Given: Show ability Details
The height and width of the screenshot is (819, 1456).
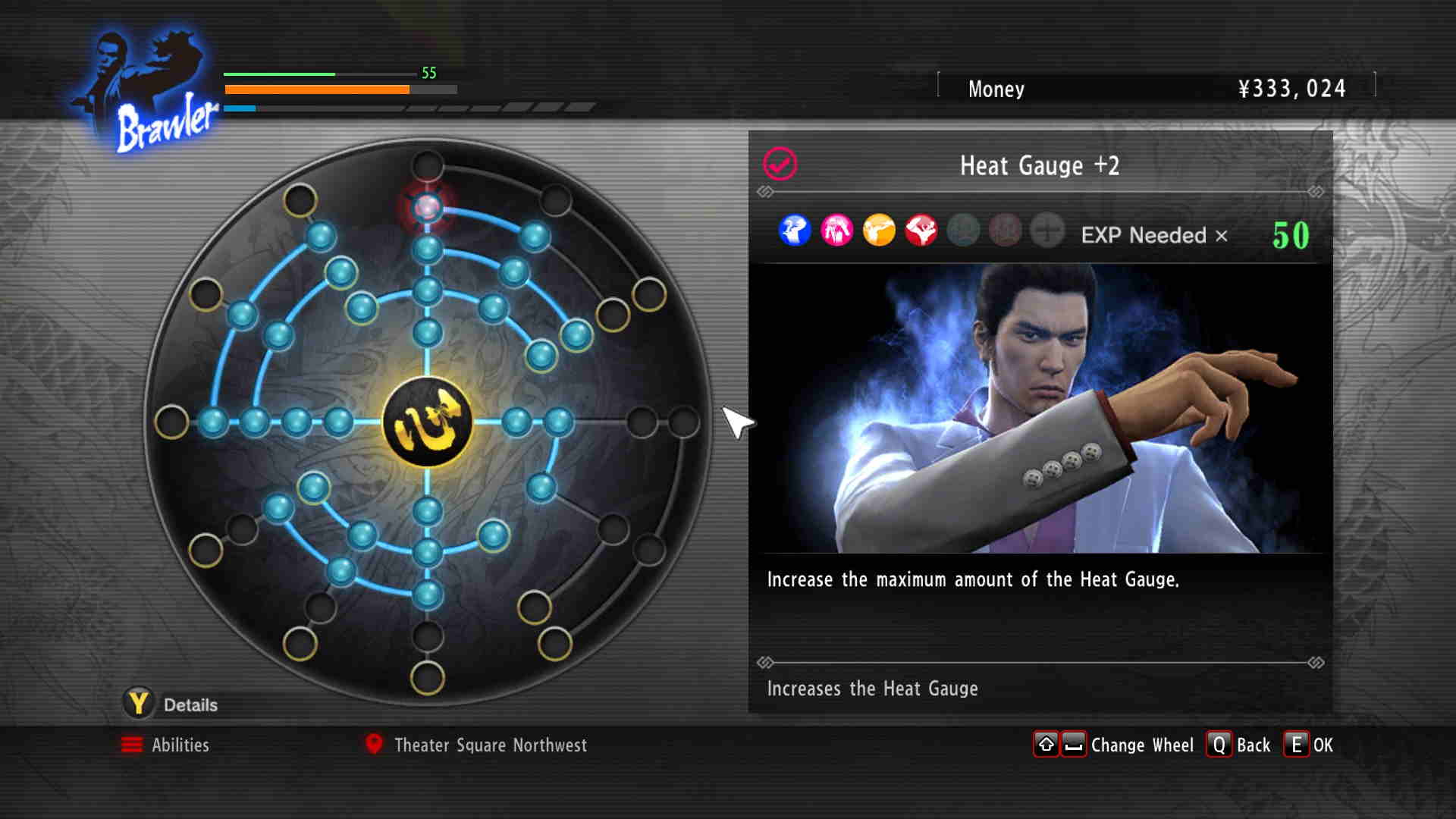Looking at the screenshot, I should [x=172, y=704].
